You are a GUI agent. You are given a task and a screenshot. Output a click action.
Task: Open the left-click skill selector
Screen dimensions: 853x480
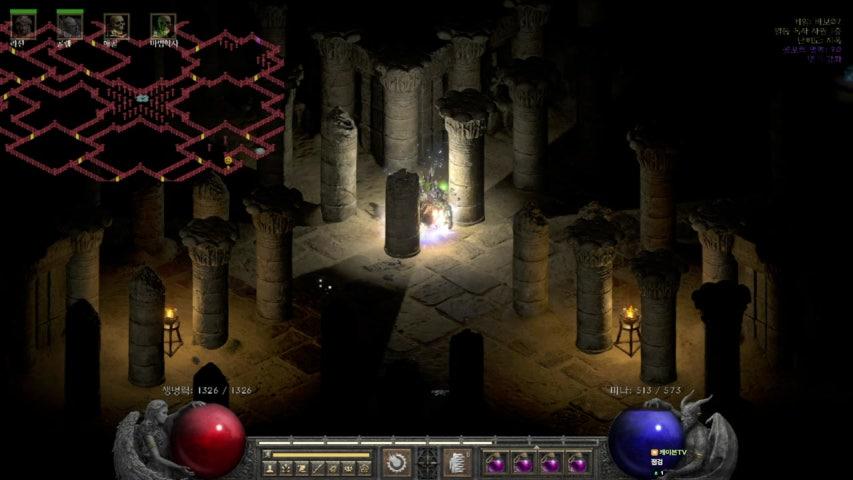(x=396, y=462)
